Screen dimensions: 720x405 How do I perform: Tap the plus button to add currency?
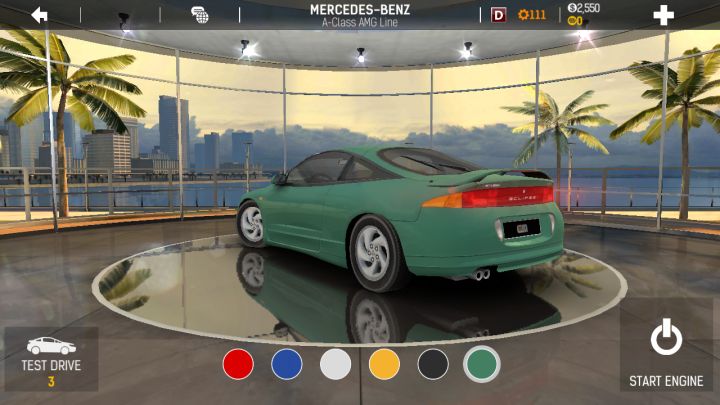pos(663,15)
